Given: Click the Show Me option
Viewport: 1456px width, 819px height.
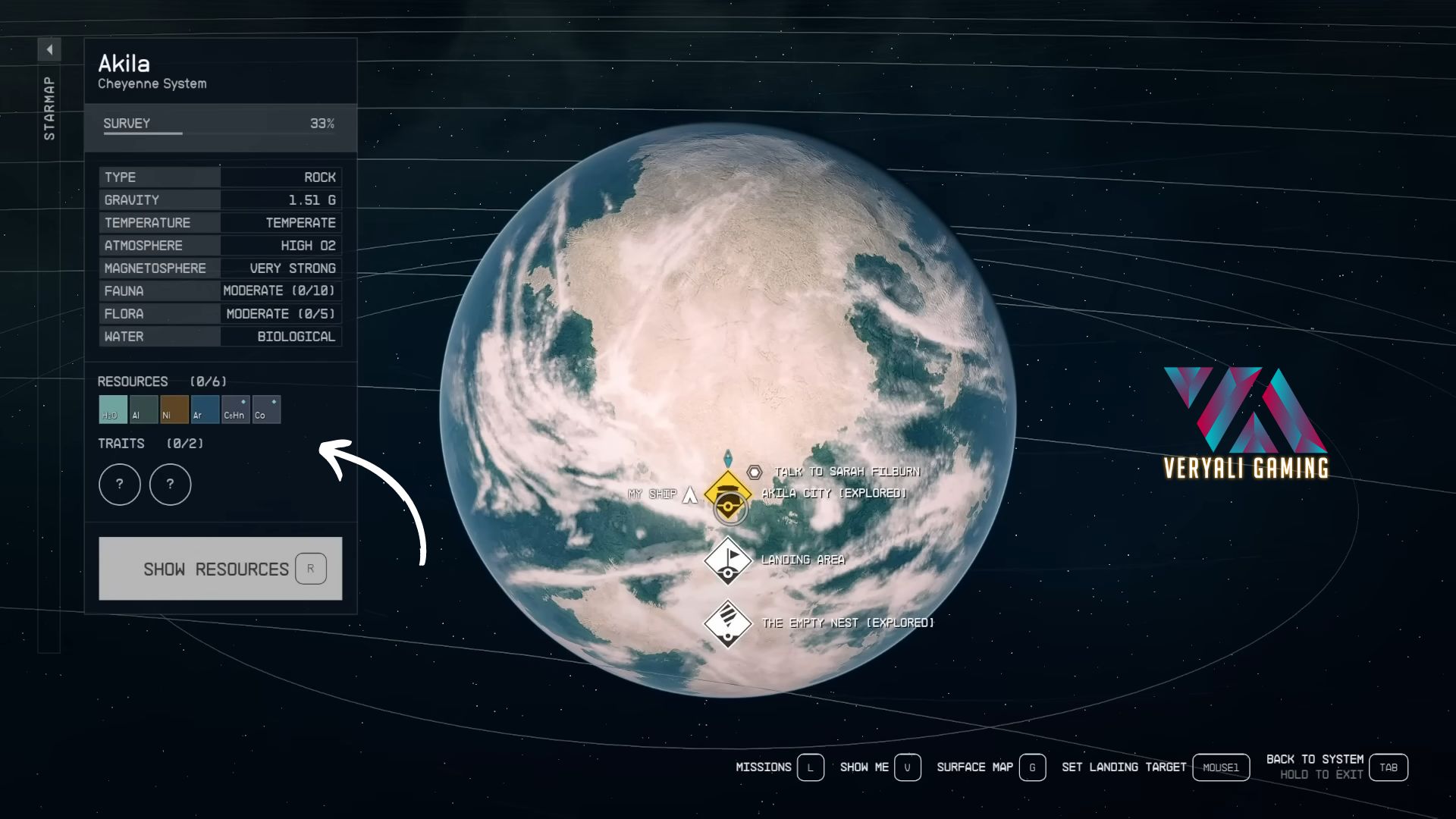Looking at the screenshot, I should click(907, 767).
